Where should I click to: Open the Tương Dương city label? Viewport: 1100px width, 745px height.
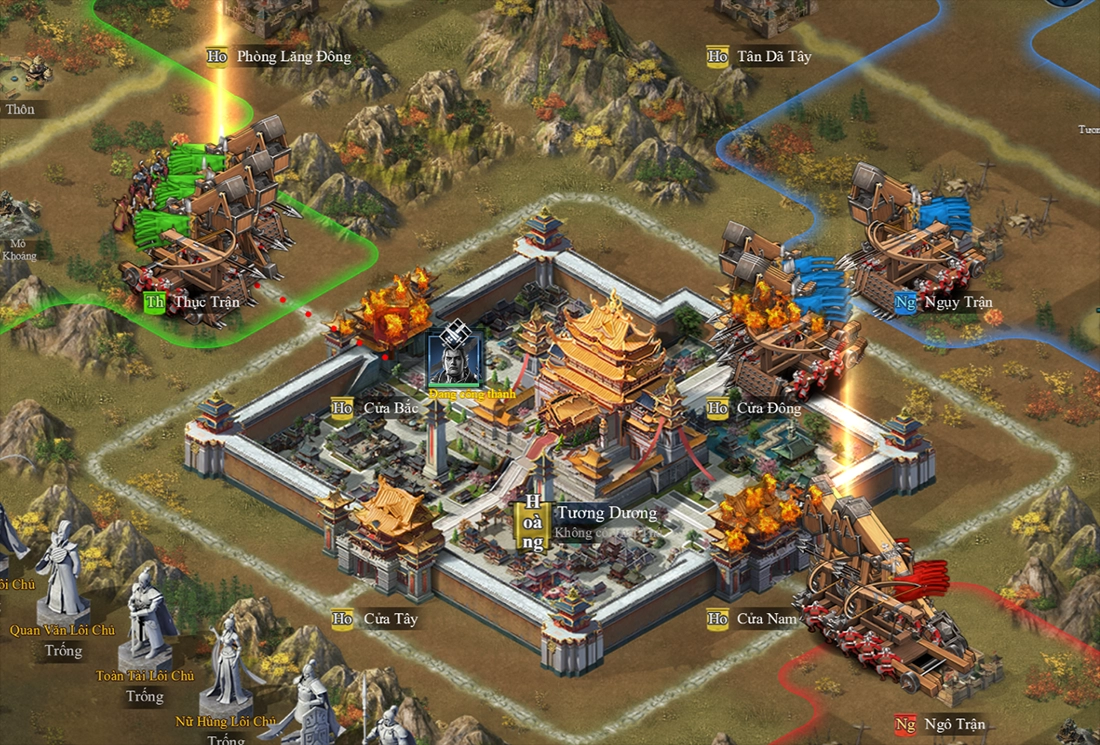[606, 514]
